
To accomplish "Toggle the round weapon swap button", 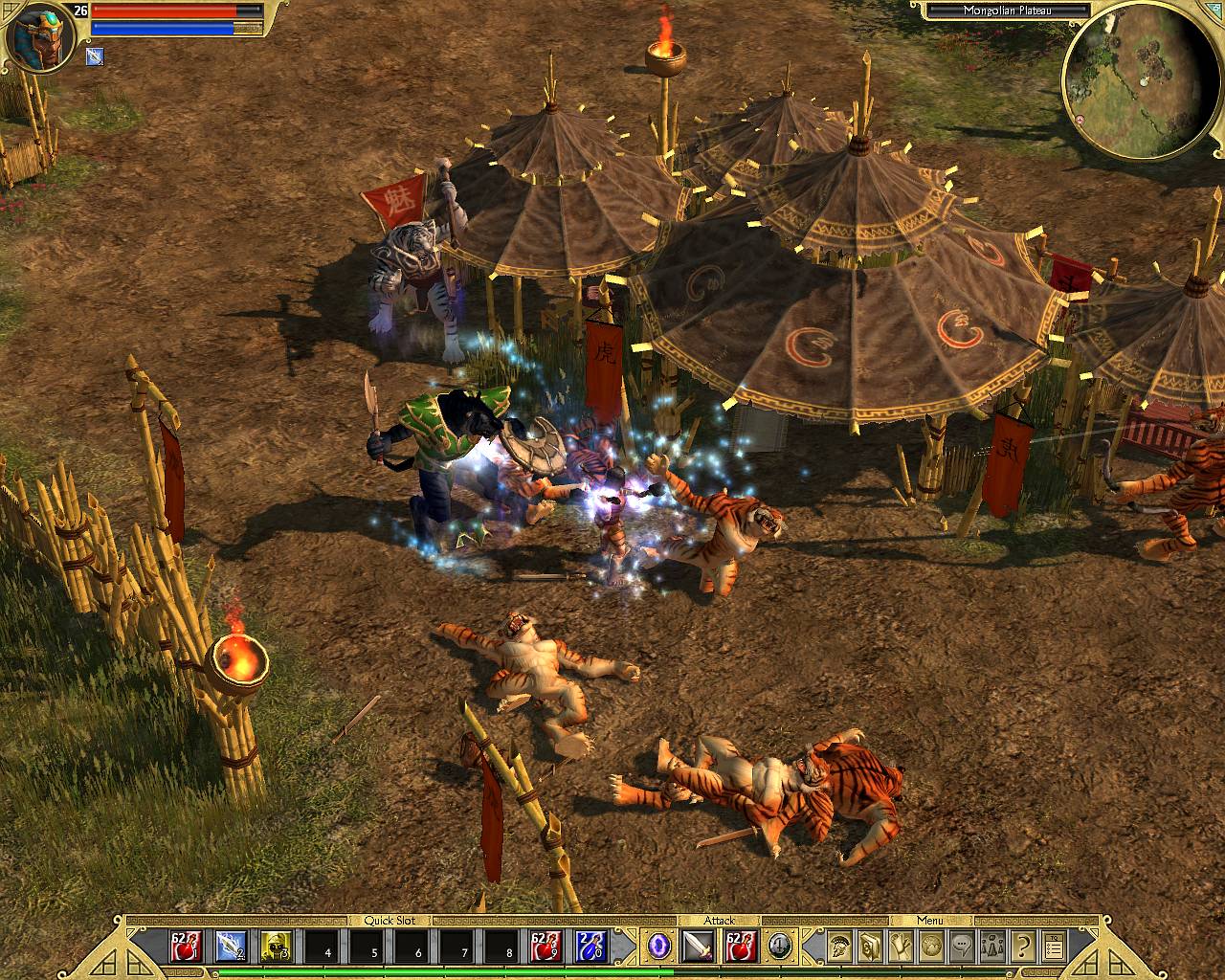I will coord(779,947).
